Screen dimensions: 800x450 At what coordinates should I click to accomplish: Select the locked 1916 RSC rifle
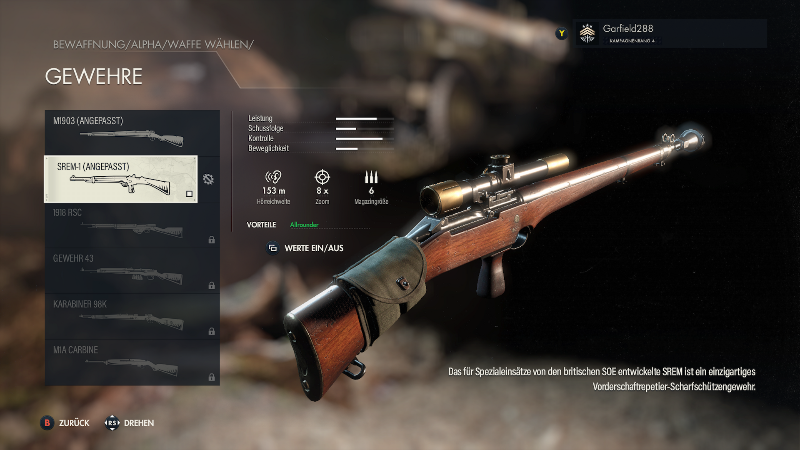[x=131, y=225]
